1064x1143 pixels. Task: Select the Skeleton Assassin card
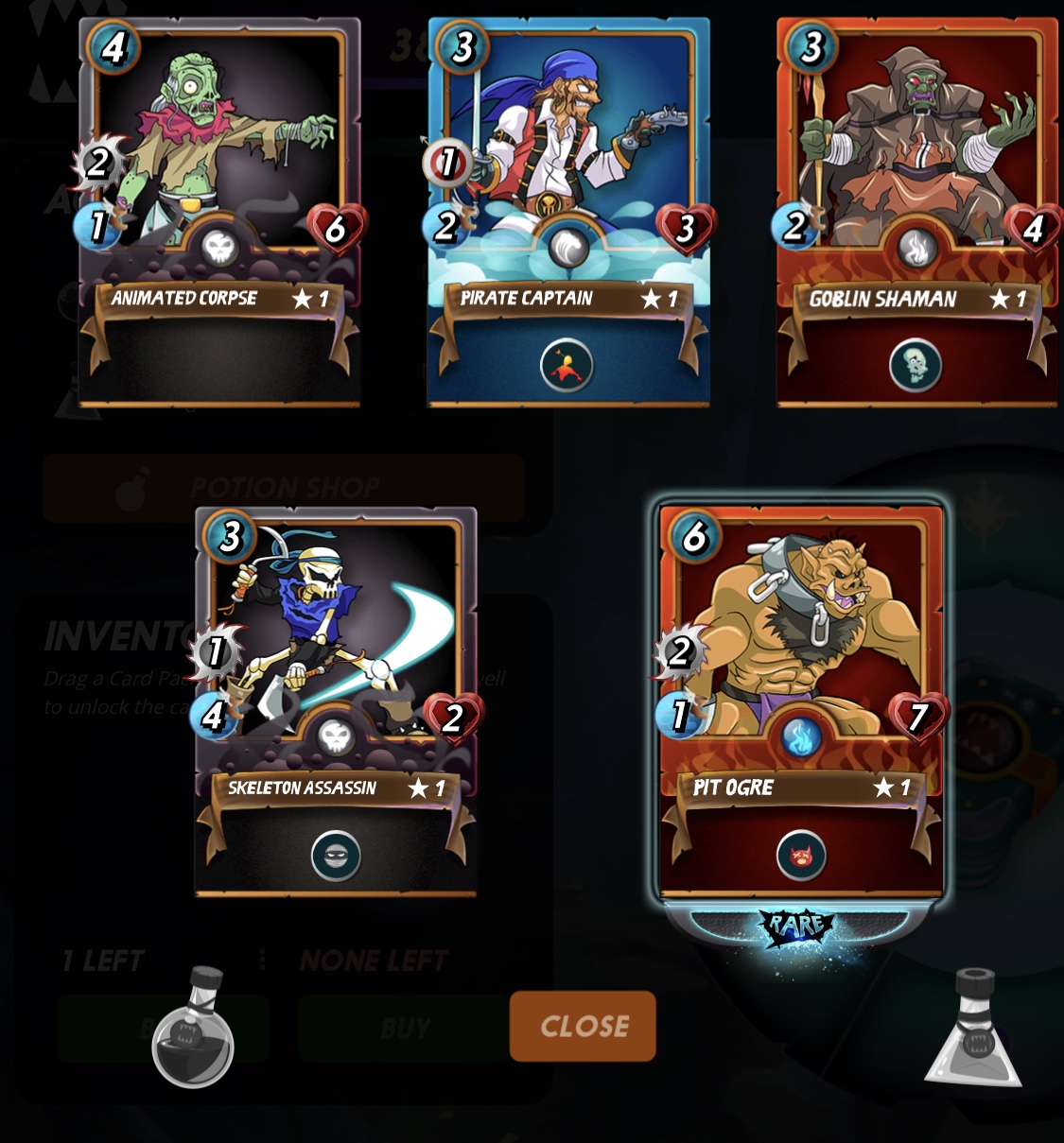(x=336, y=662)
